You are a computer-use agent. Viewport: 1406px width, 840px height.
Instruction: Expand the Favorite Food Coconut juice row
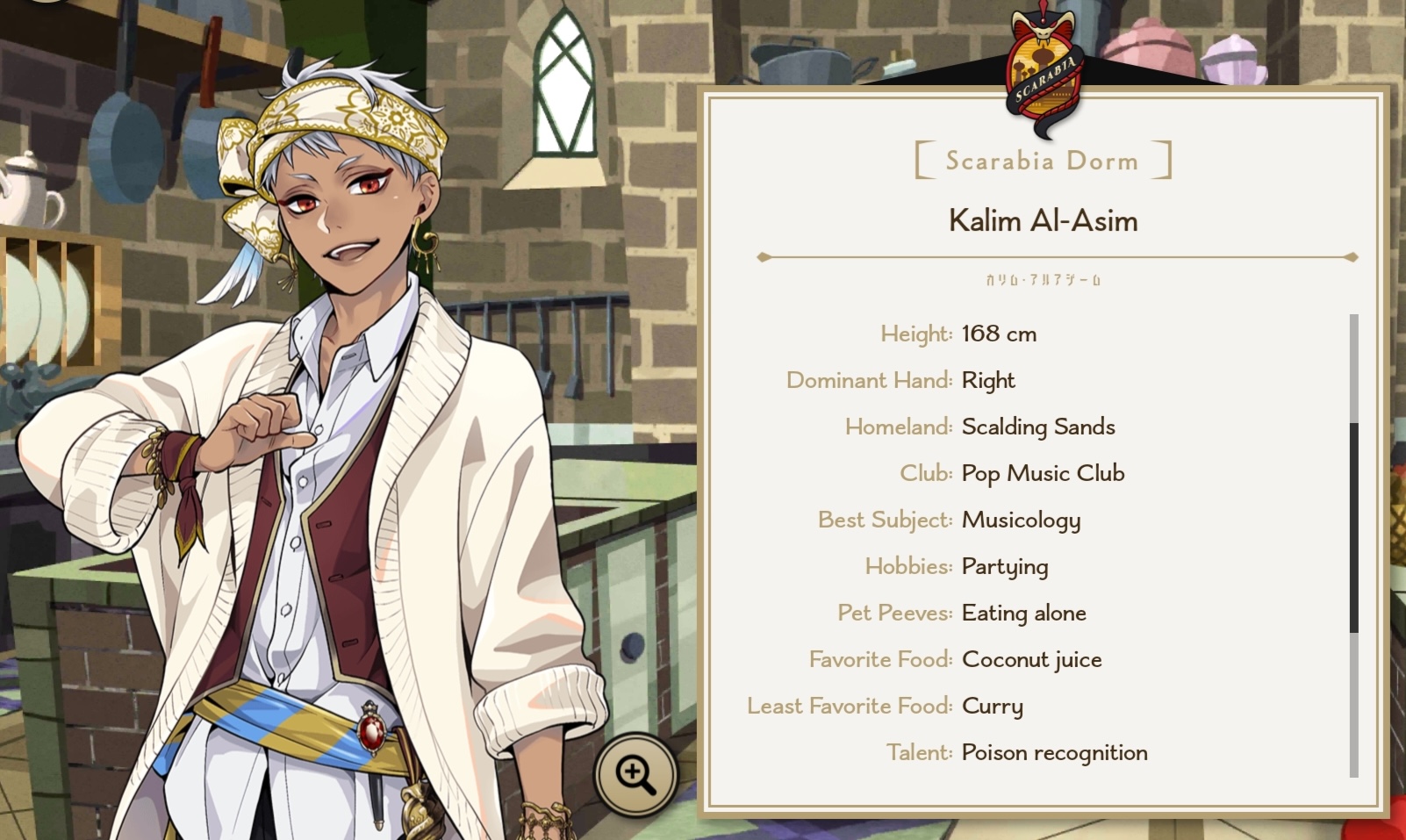point(957,659)
